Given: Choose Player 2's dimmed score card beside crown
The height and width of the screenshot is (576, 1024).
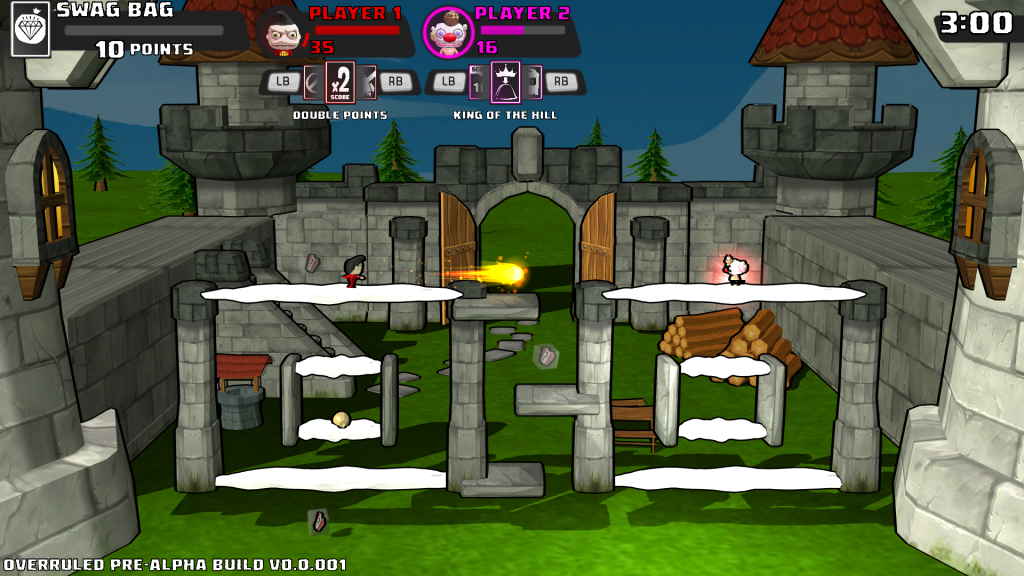Looking at the screenshot, I should (478, 82).
